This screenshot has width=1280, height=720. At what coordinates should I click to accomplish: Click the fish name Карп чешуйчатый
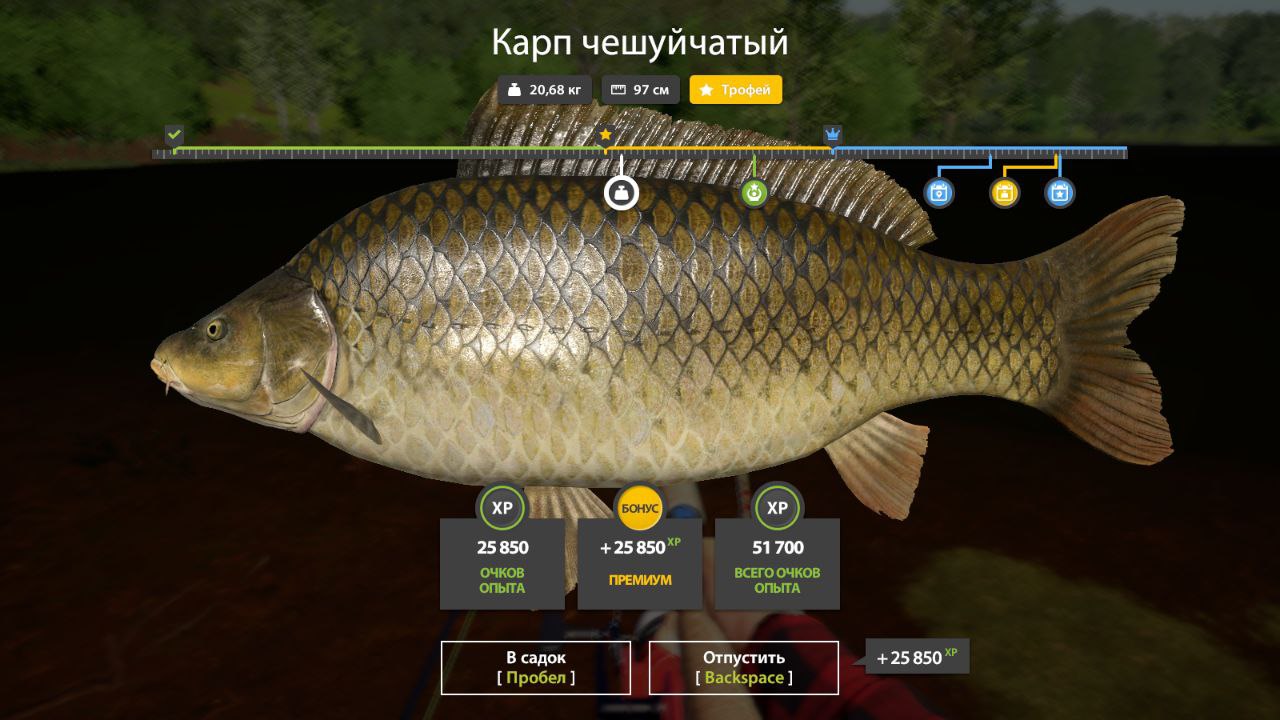(640, 42)
